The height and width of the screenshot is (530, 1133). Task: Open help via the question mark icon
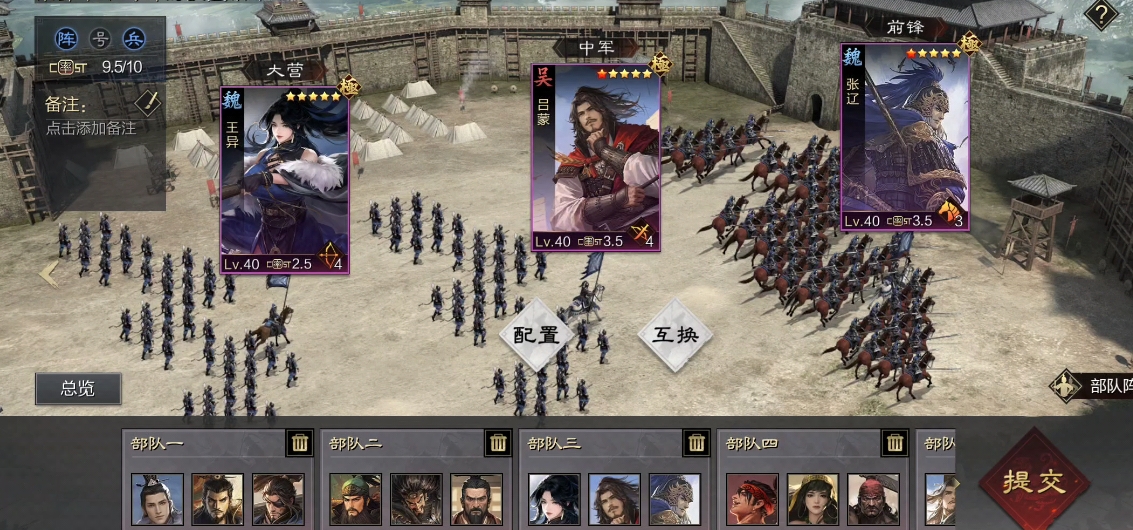click(x=1101, y=14)
